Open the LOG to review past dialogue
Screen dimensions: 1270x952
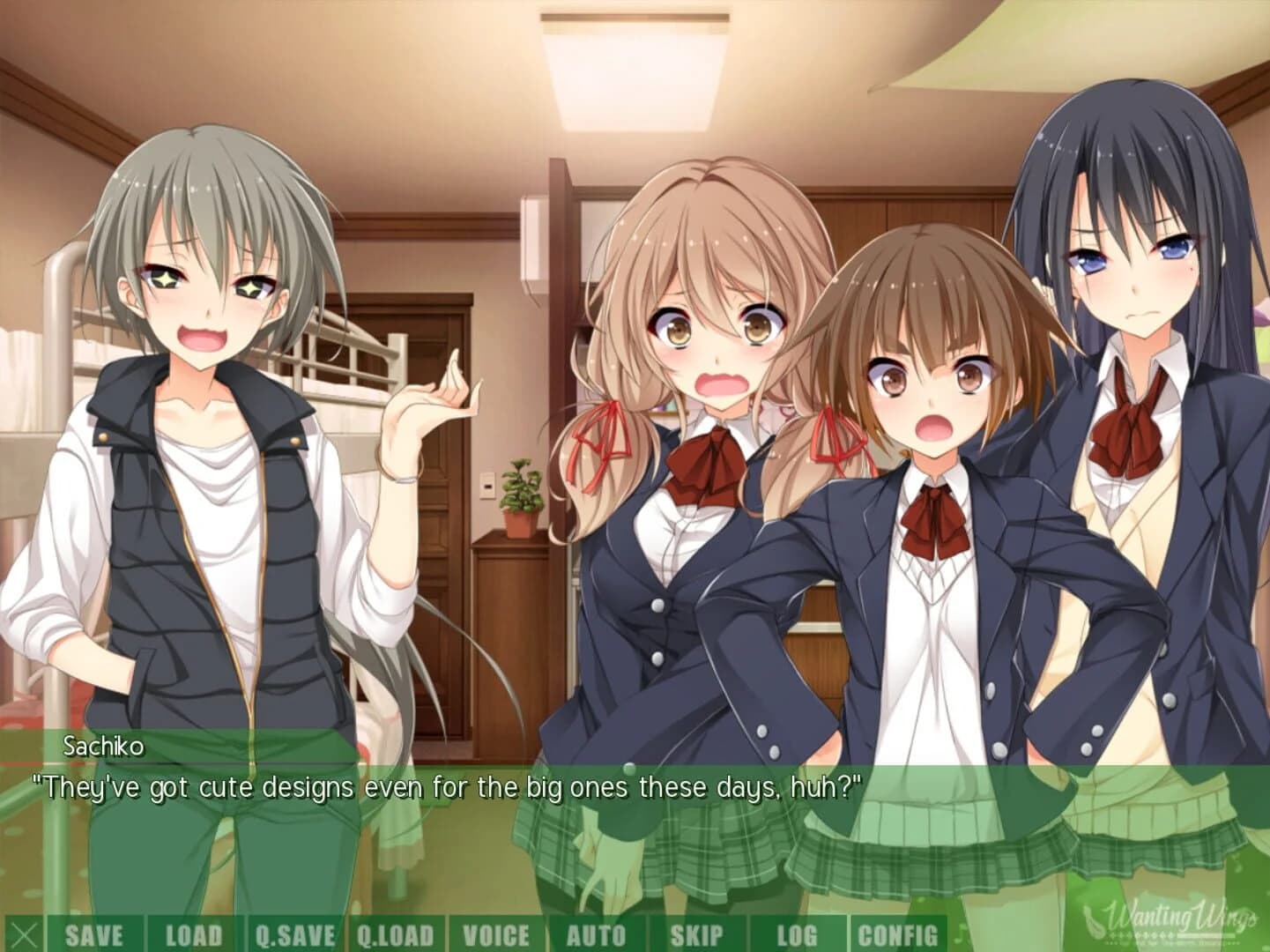(798, 936)
